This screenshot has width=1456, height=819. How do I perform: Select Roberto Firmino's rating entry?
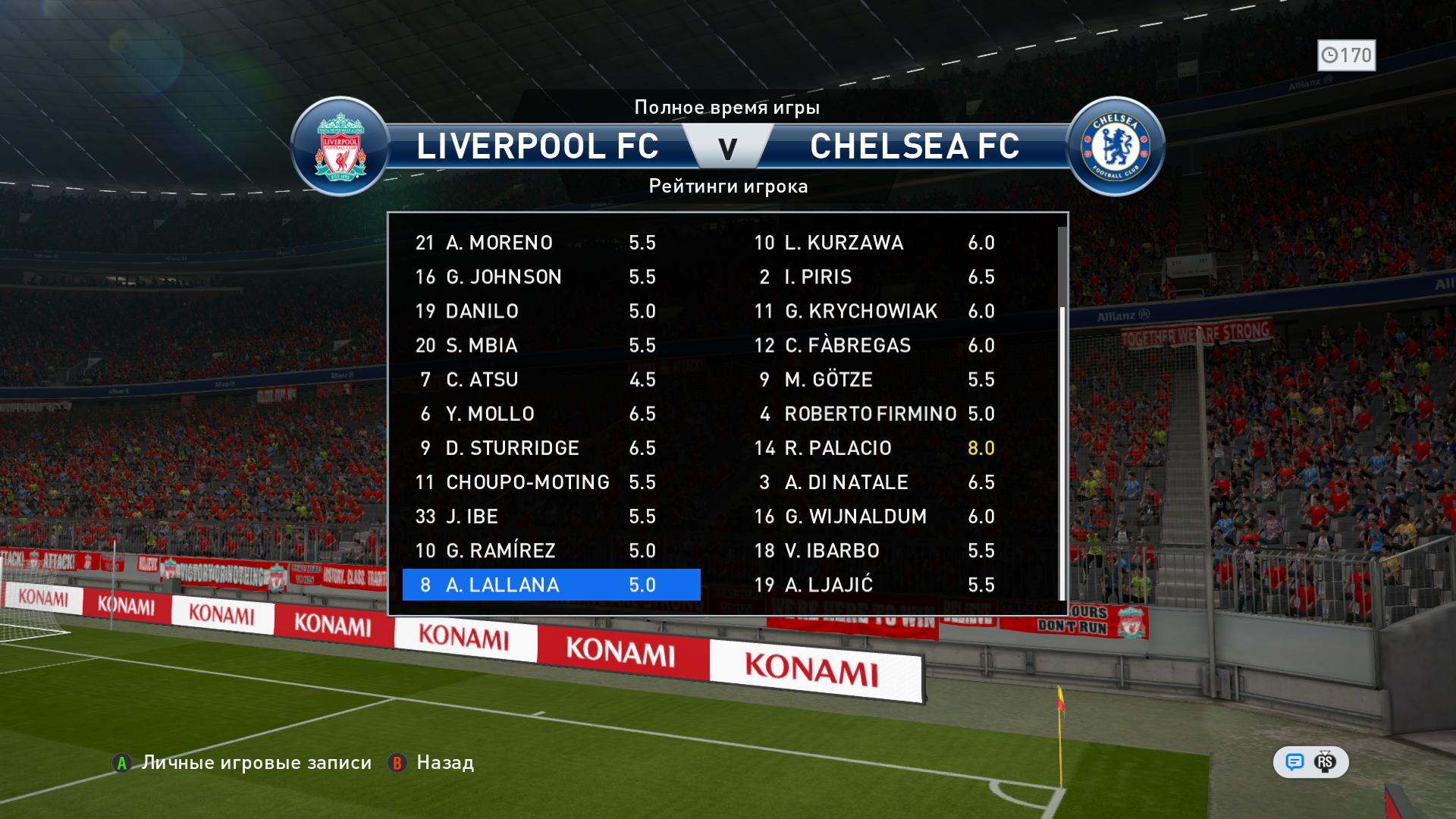874,413
